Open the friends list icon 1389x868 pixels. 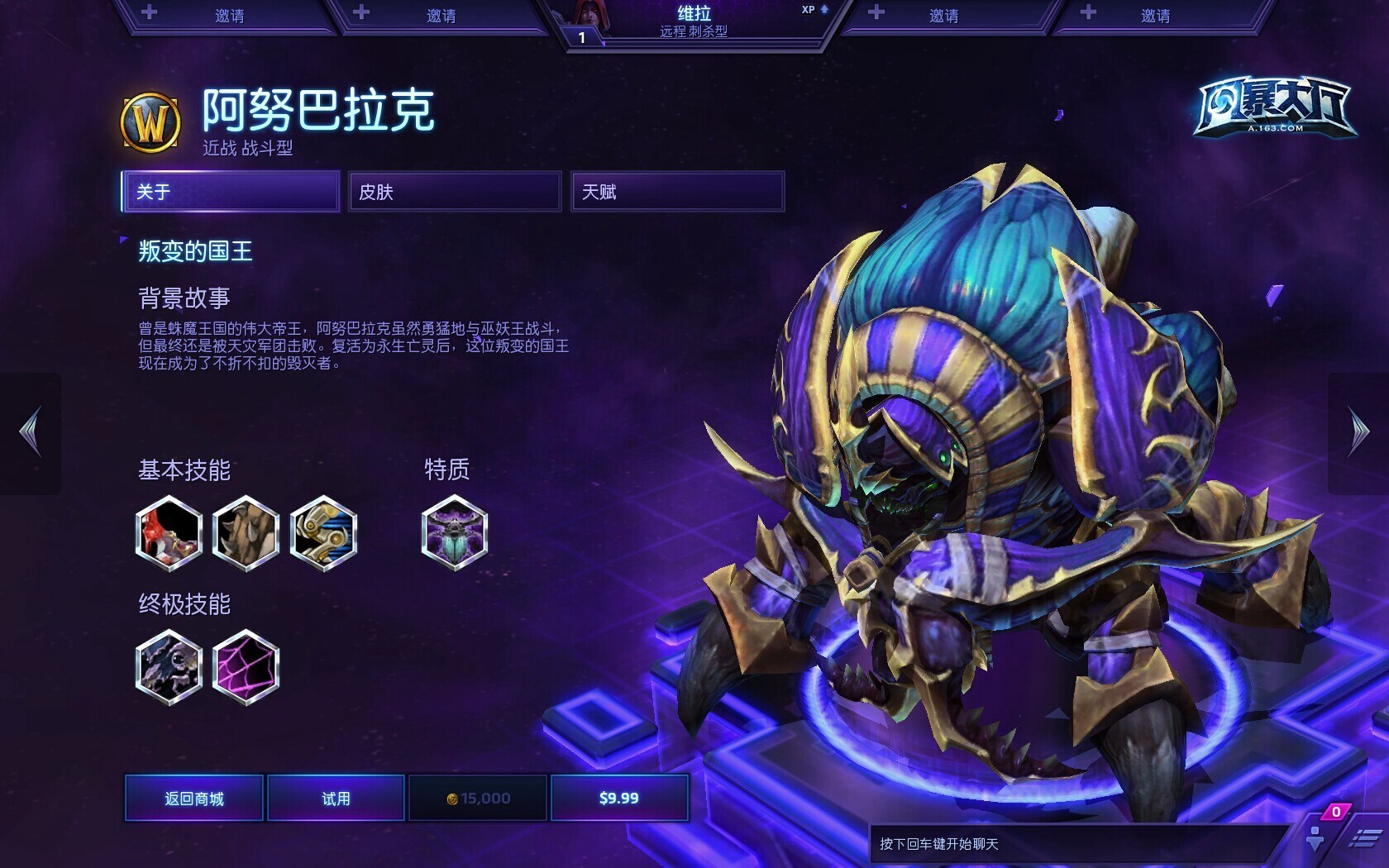tap(1315, 837)
